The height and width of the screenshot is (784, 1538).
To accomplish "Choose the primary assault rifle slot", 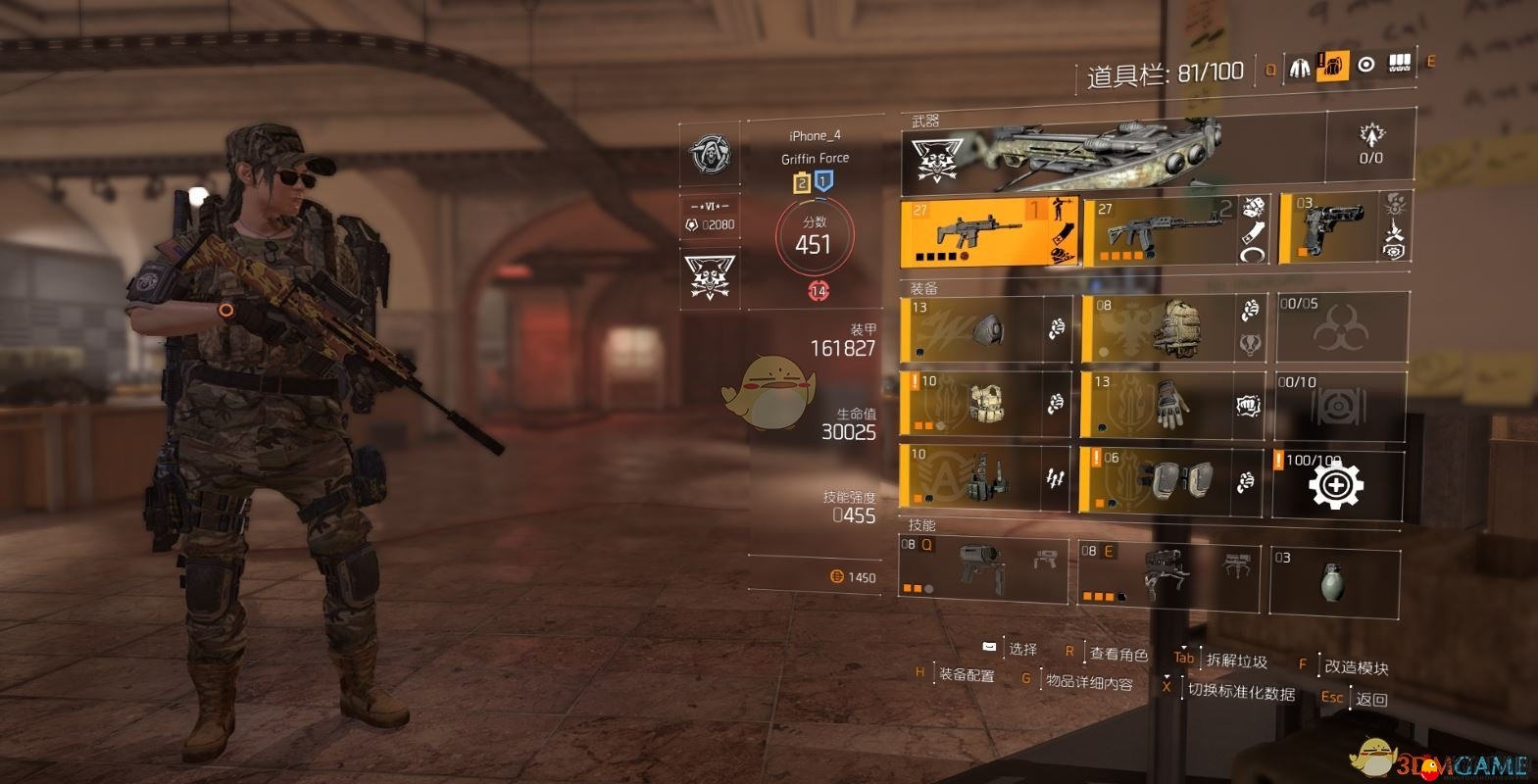I will 989,231.
